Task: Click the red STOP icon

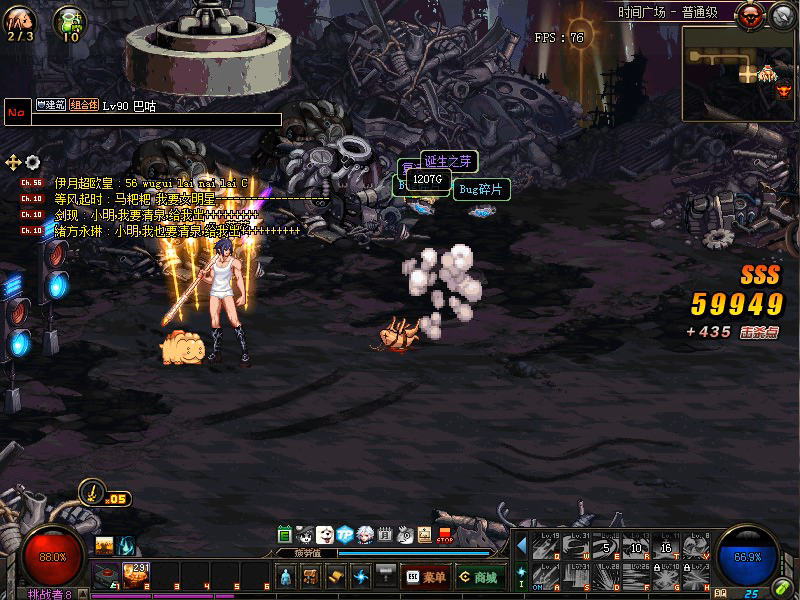Action: click(445, 535)
